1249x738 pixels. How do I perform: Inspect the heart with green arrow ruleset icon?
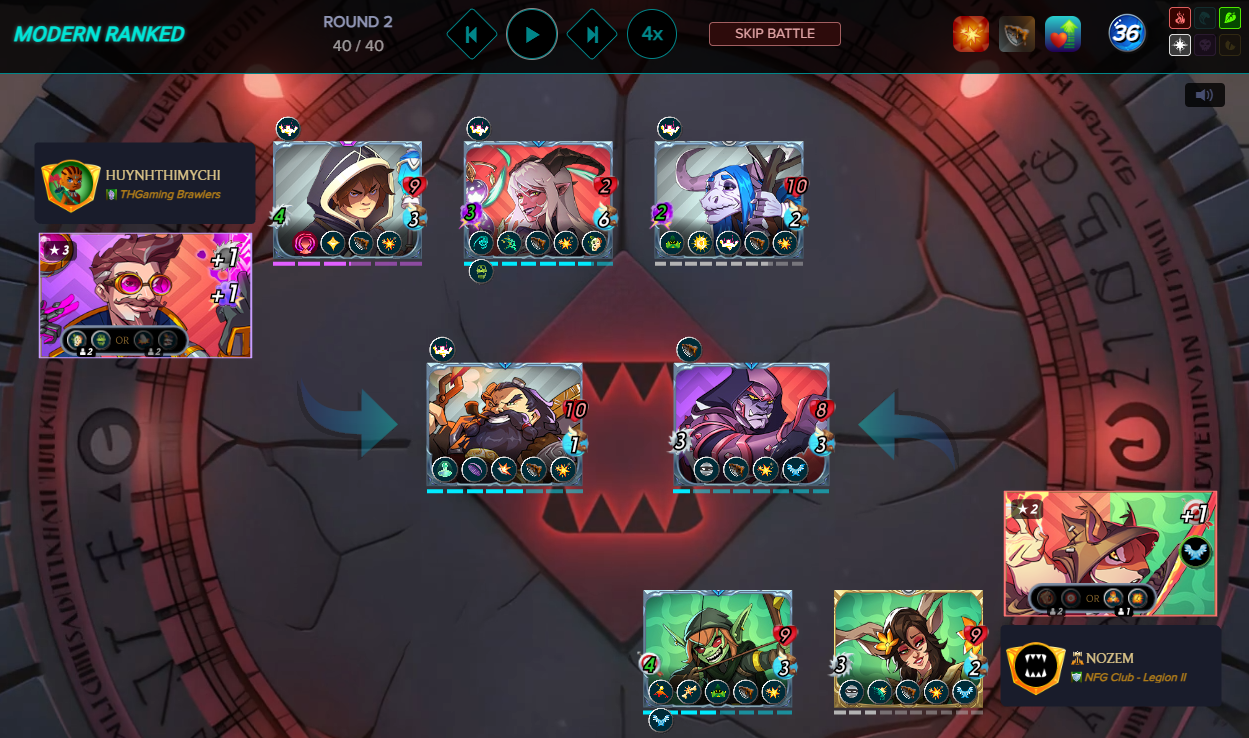1062,34
